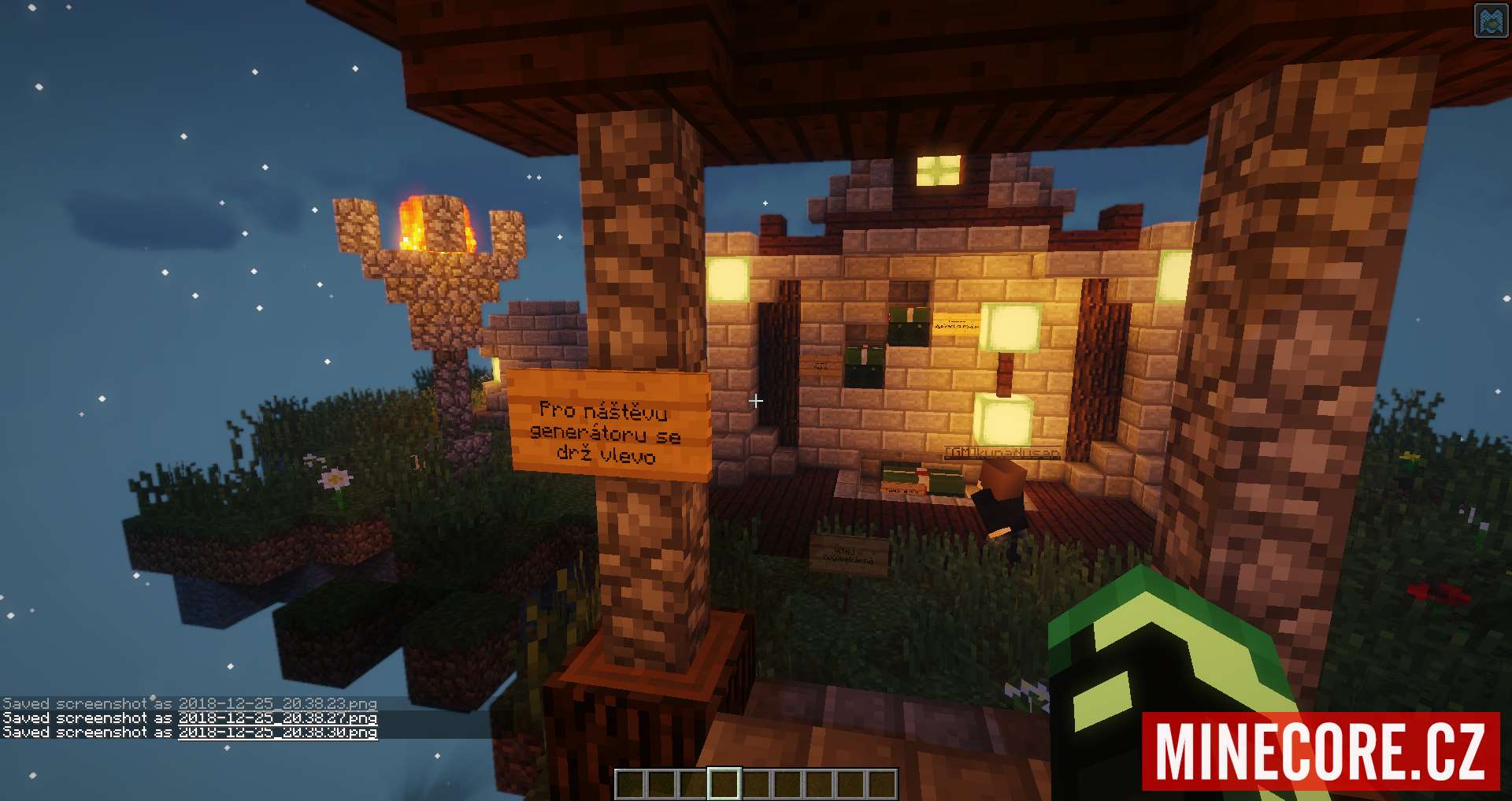
Task: Click the blue status effect icon
Action: coord(1490,21)
